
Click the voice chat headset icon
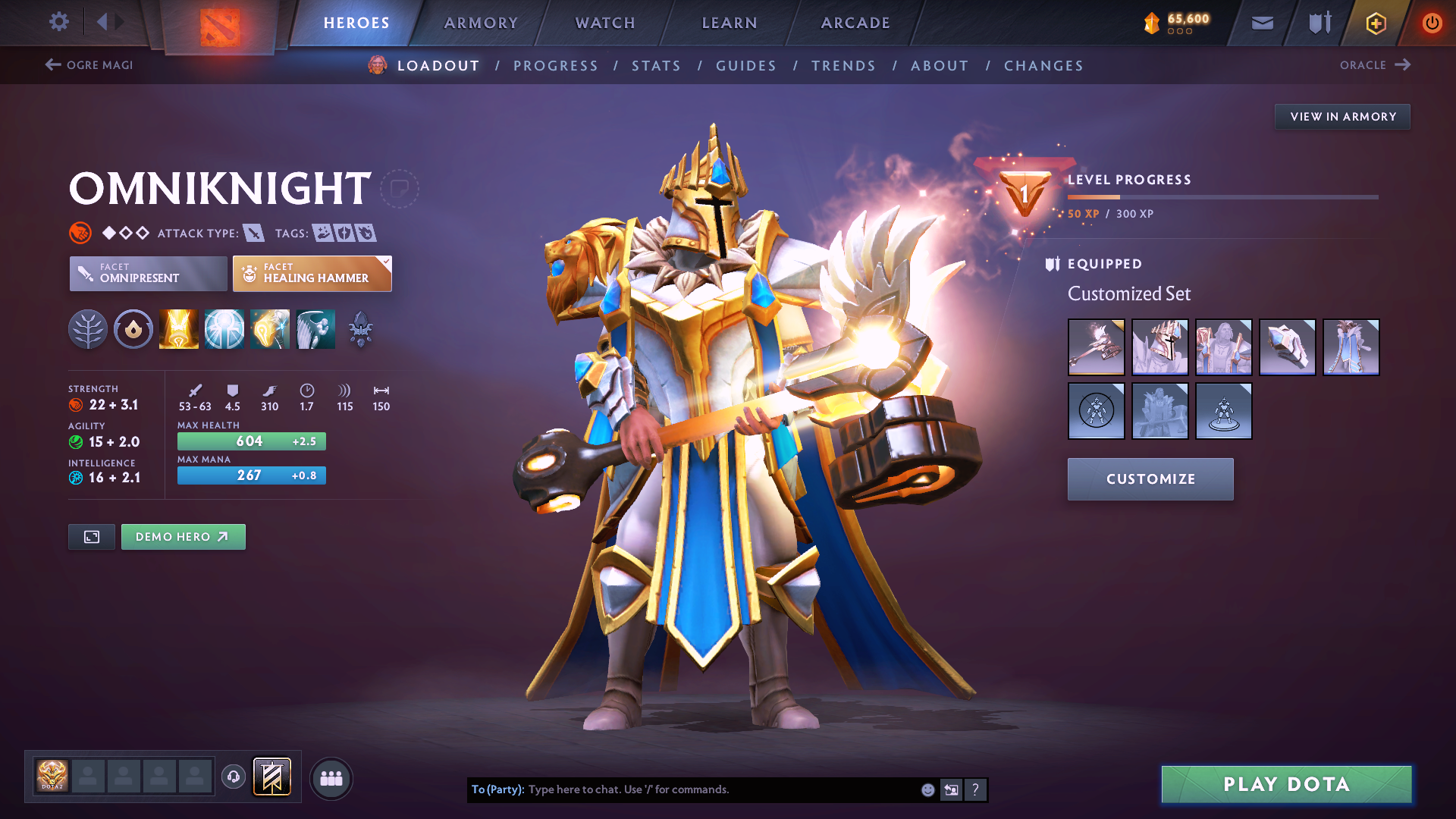[x=233, y=777]
